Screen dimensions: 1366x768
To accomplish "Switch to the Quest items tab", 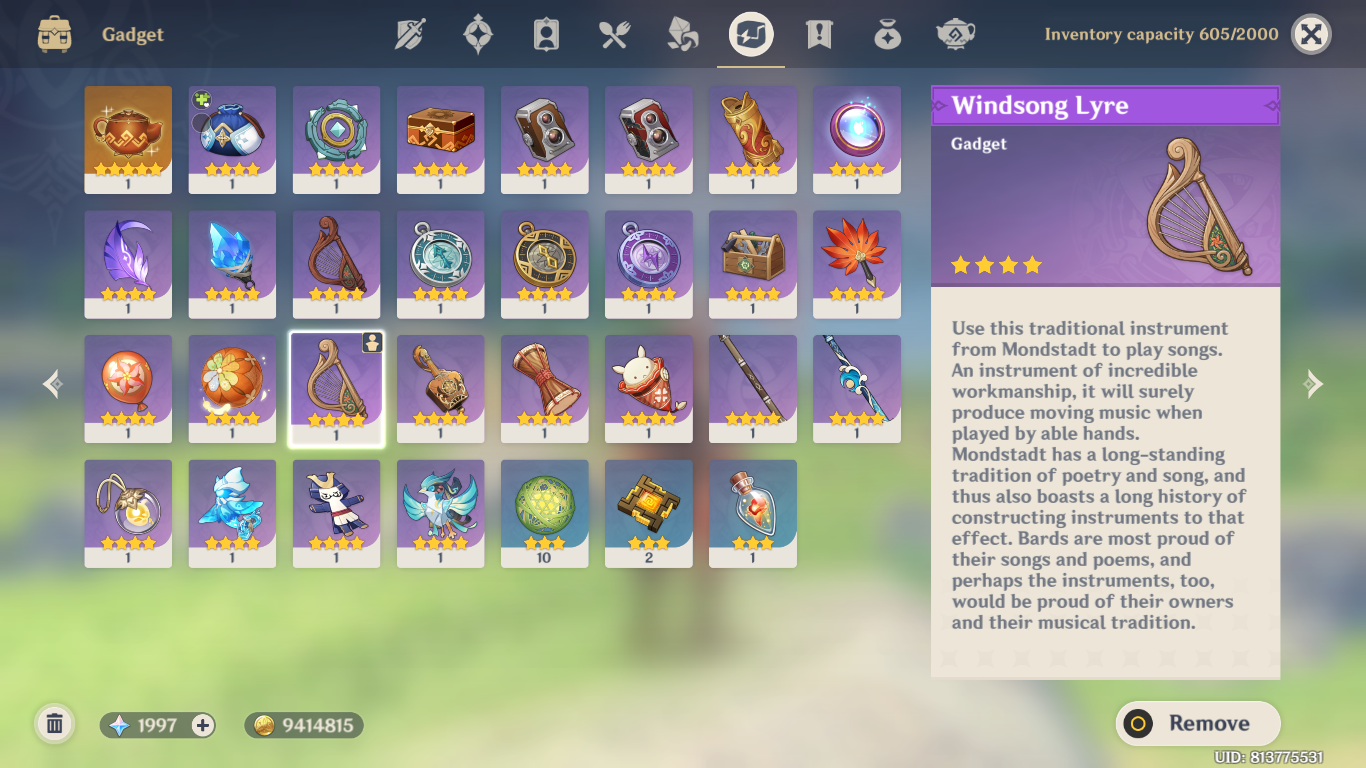I will tap(819, 35).
